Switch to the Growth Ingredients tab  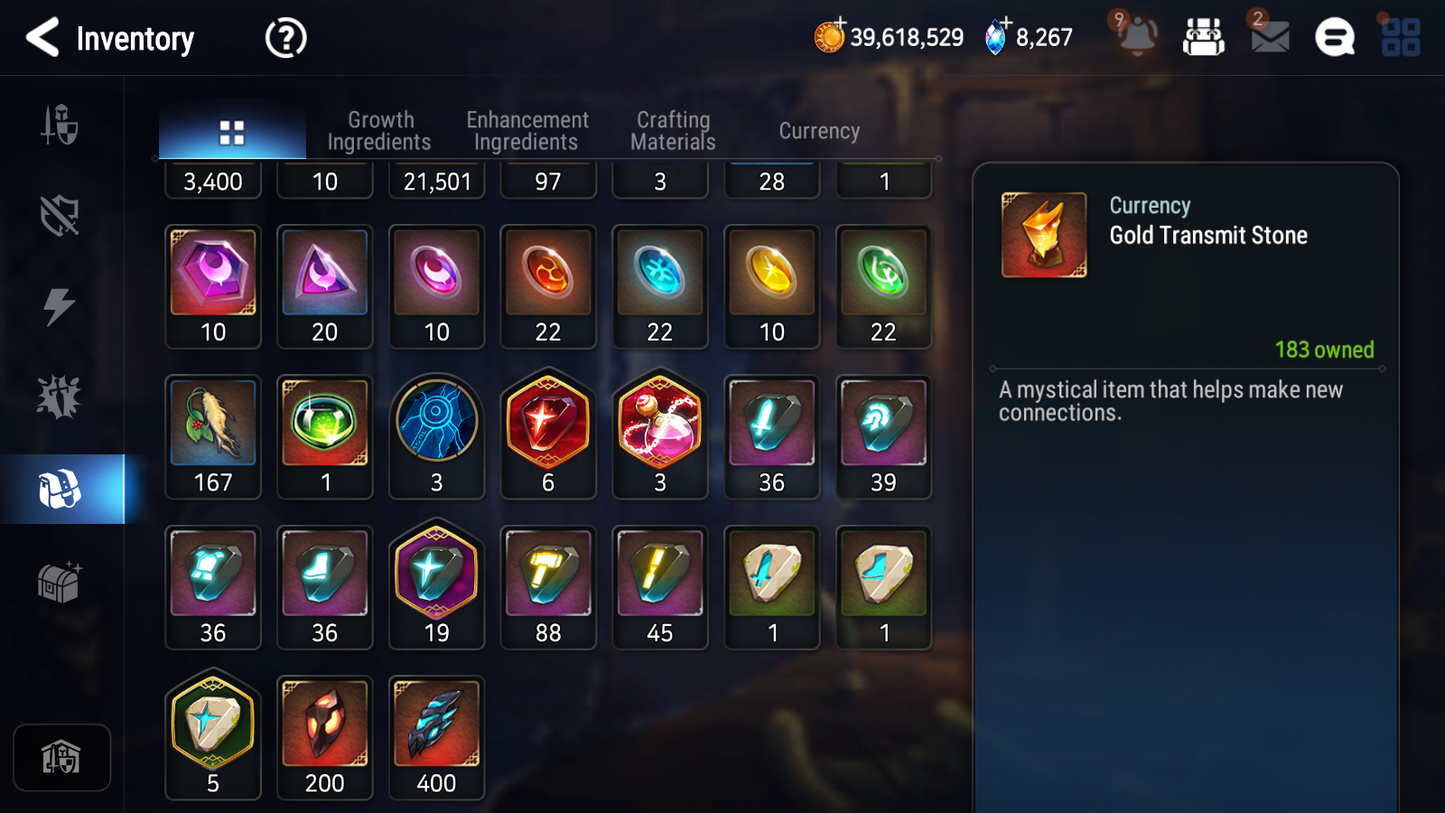pos(379,131)
